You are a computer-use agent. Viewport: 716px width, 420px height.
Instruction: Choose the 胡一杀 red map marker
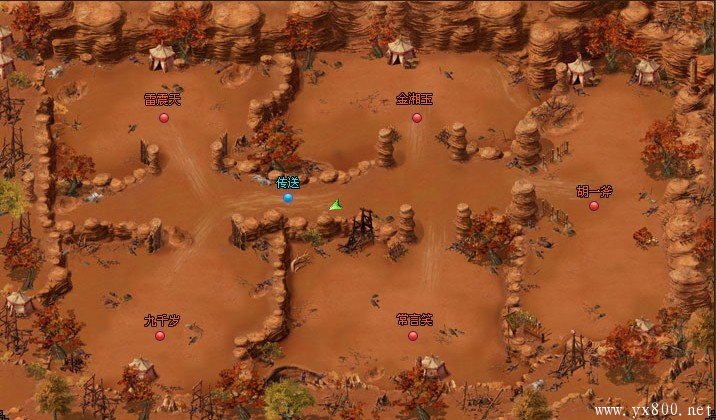594,206
